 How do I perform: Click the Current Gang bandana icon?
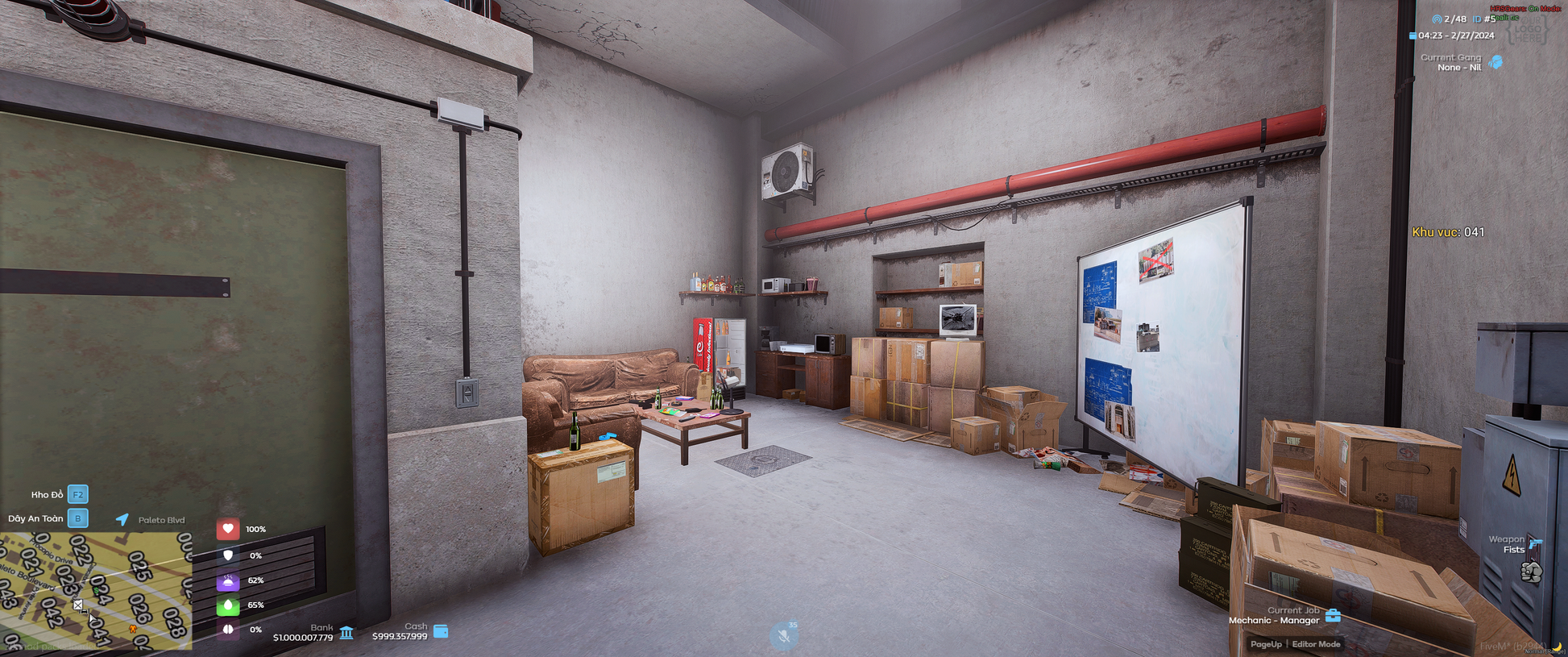(x=1496, y=62)
